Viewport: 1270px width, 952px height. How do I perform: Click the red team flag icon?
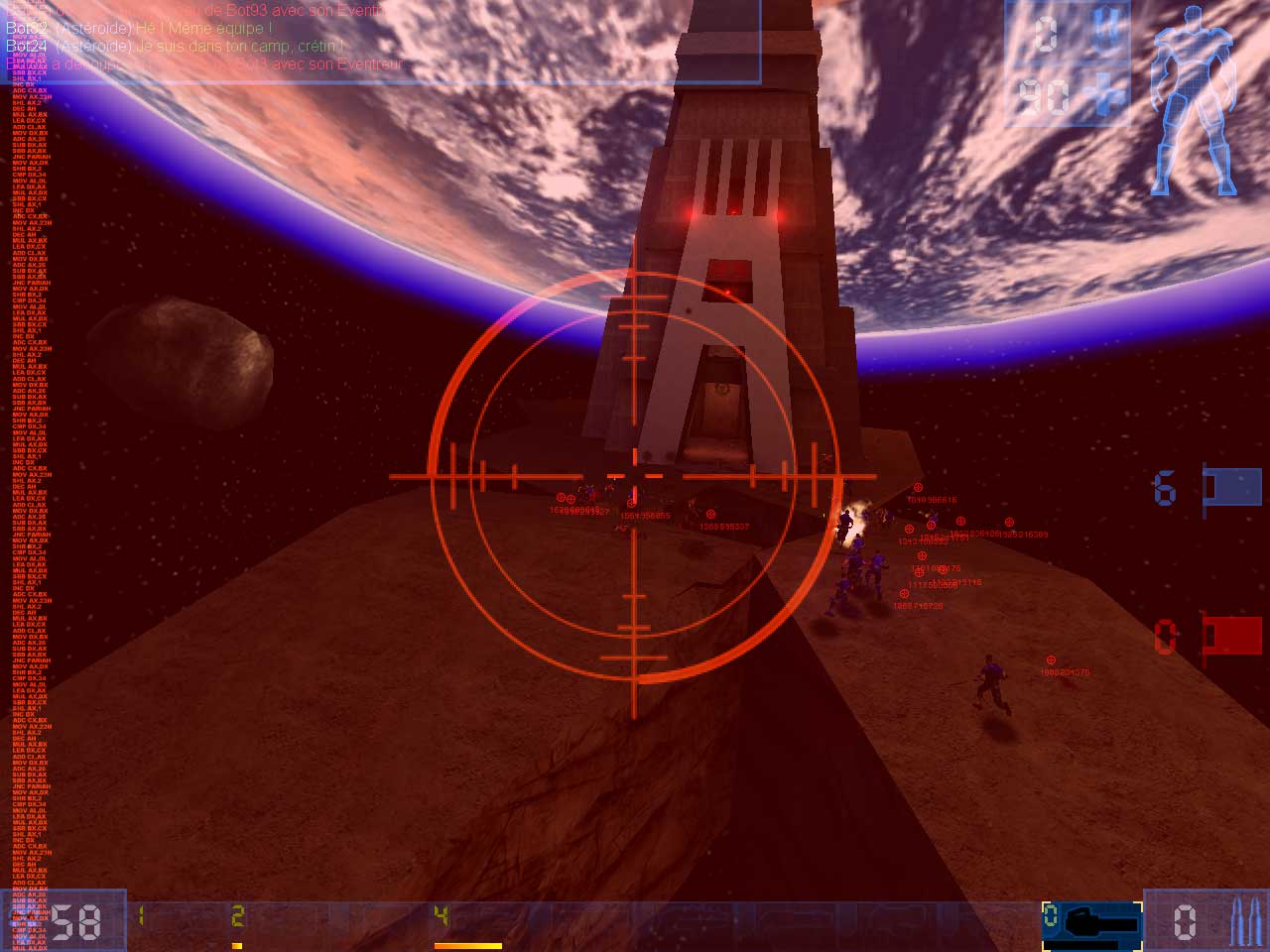(x=1230, y=638)
